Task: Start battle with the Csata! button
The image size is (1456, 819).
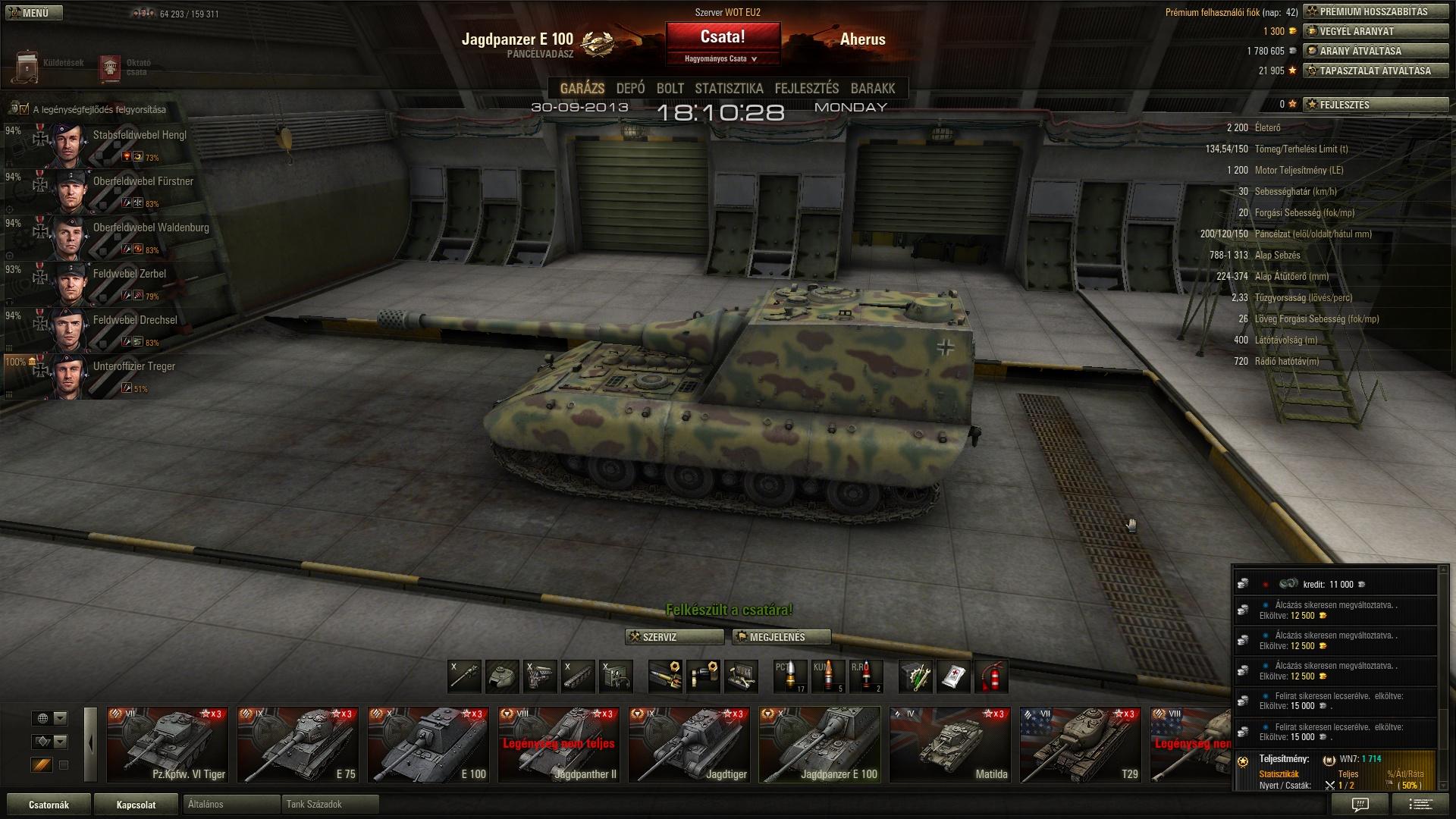Action: click(723, 36)
